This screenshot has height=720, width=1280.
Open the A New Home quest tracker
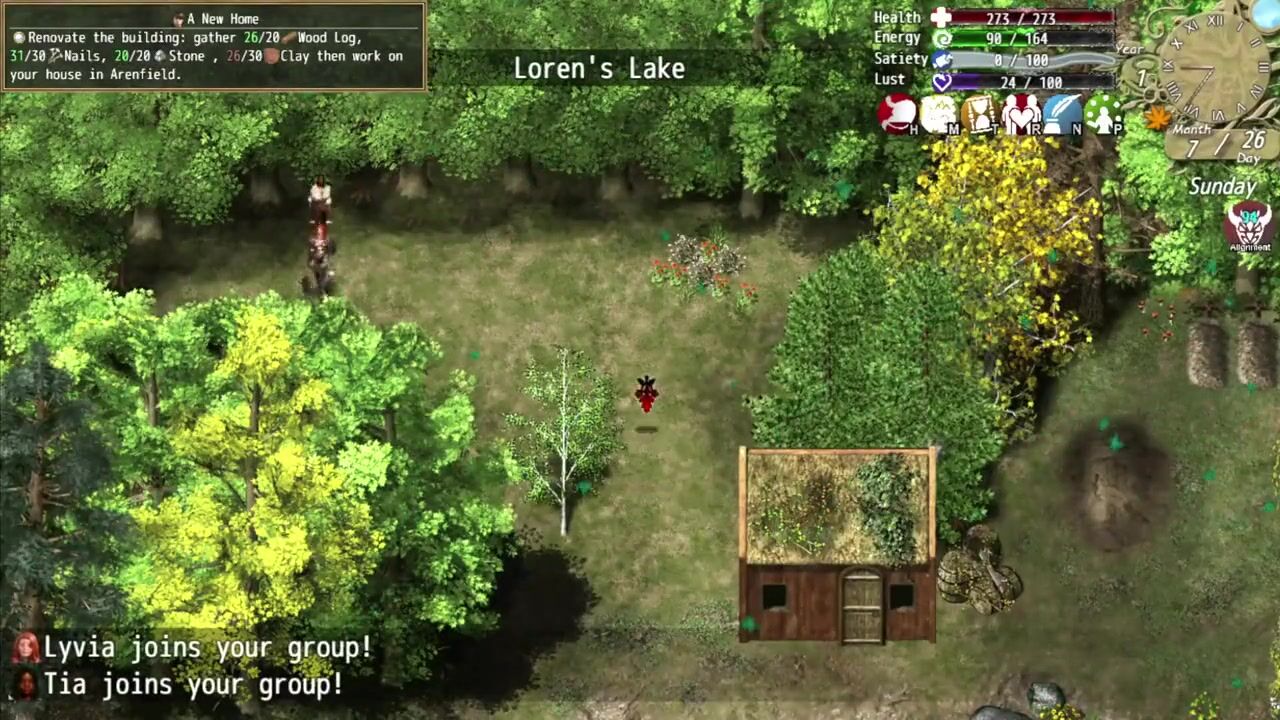[x=214, y=46]
